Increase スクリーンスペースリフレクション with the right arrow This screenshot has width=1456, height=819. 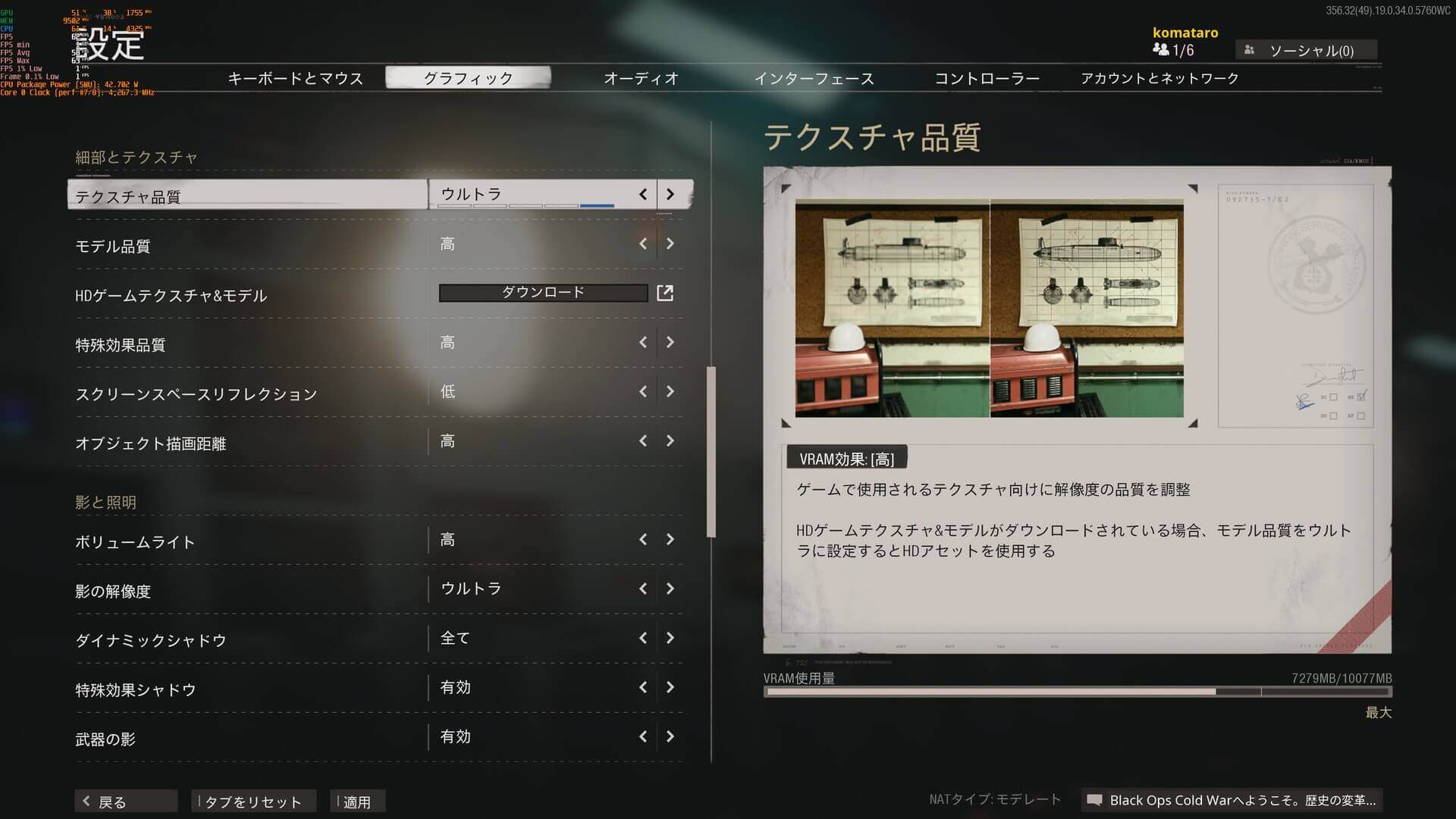click(670, 391)
